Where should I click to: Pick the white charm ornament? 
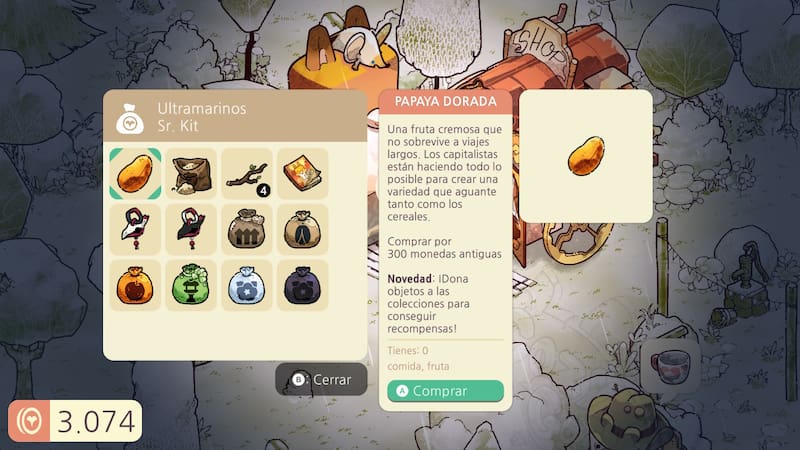point(135,229)
